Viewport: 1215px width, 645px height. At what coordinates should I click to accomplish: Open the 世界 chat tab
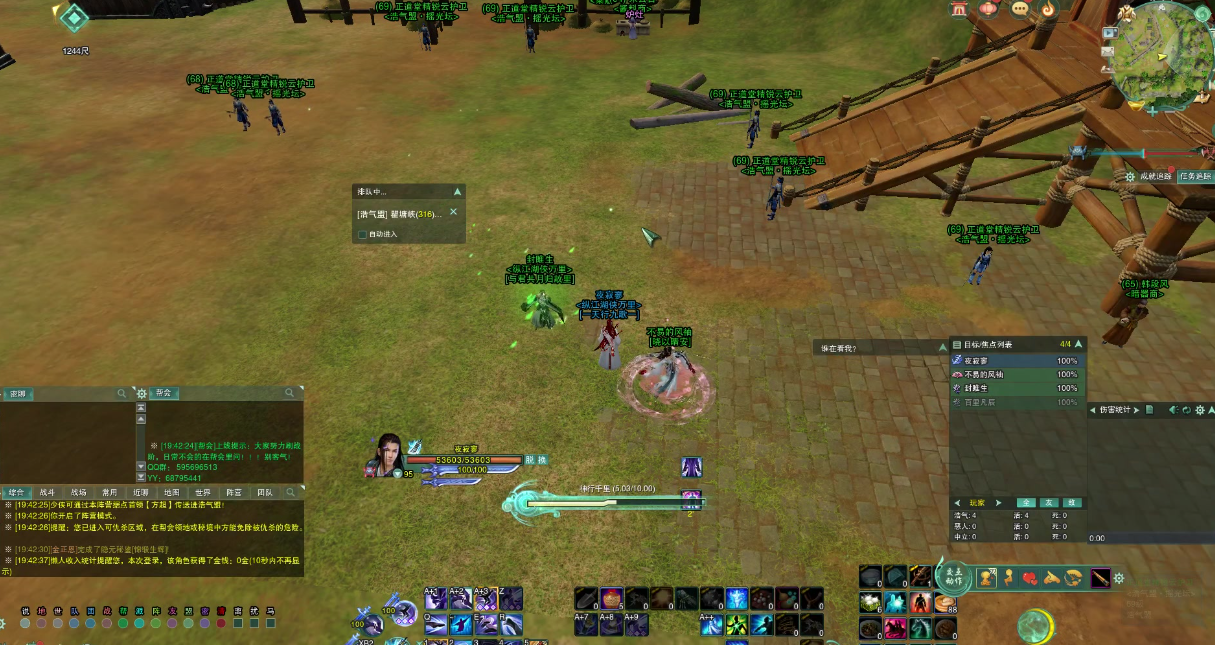point(203,493)
